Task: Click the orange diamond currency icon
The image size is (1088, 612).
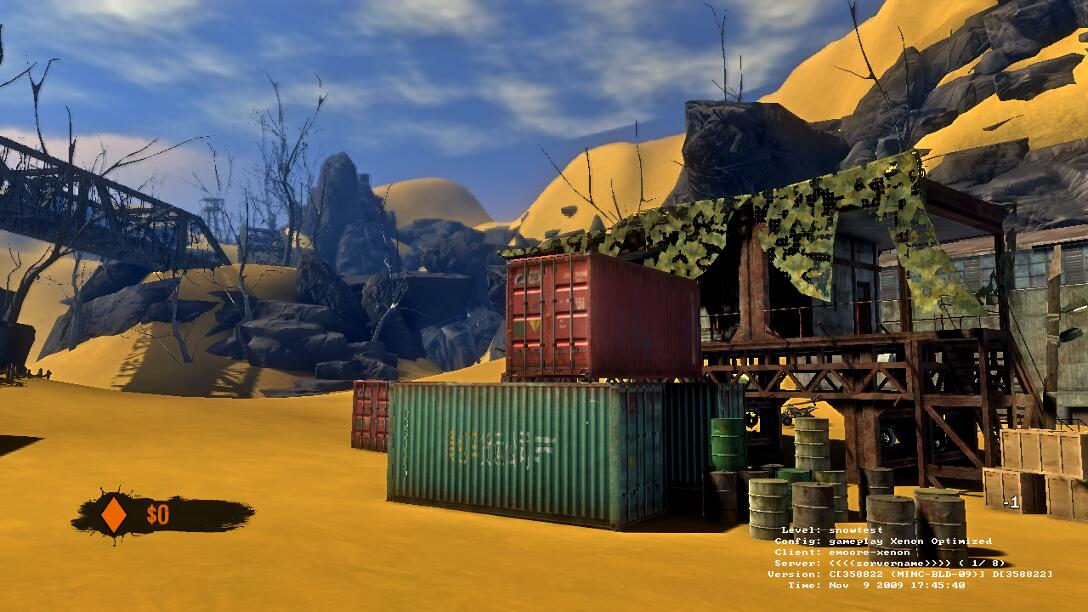Action: point(114,514)
